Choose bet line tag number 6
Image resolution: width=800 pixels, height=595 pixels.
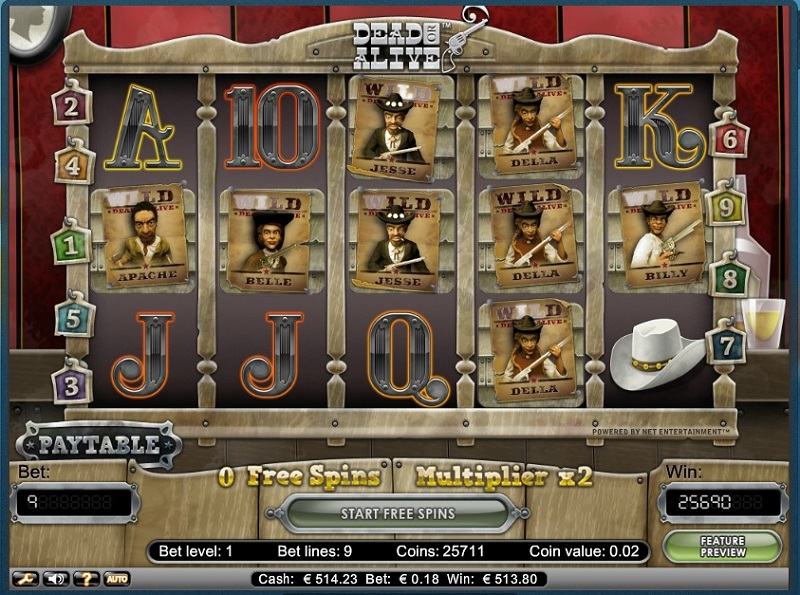(x=729, y=139)
